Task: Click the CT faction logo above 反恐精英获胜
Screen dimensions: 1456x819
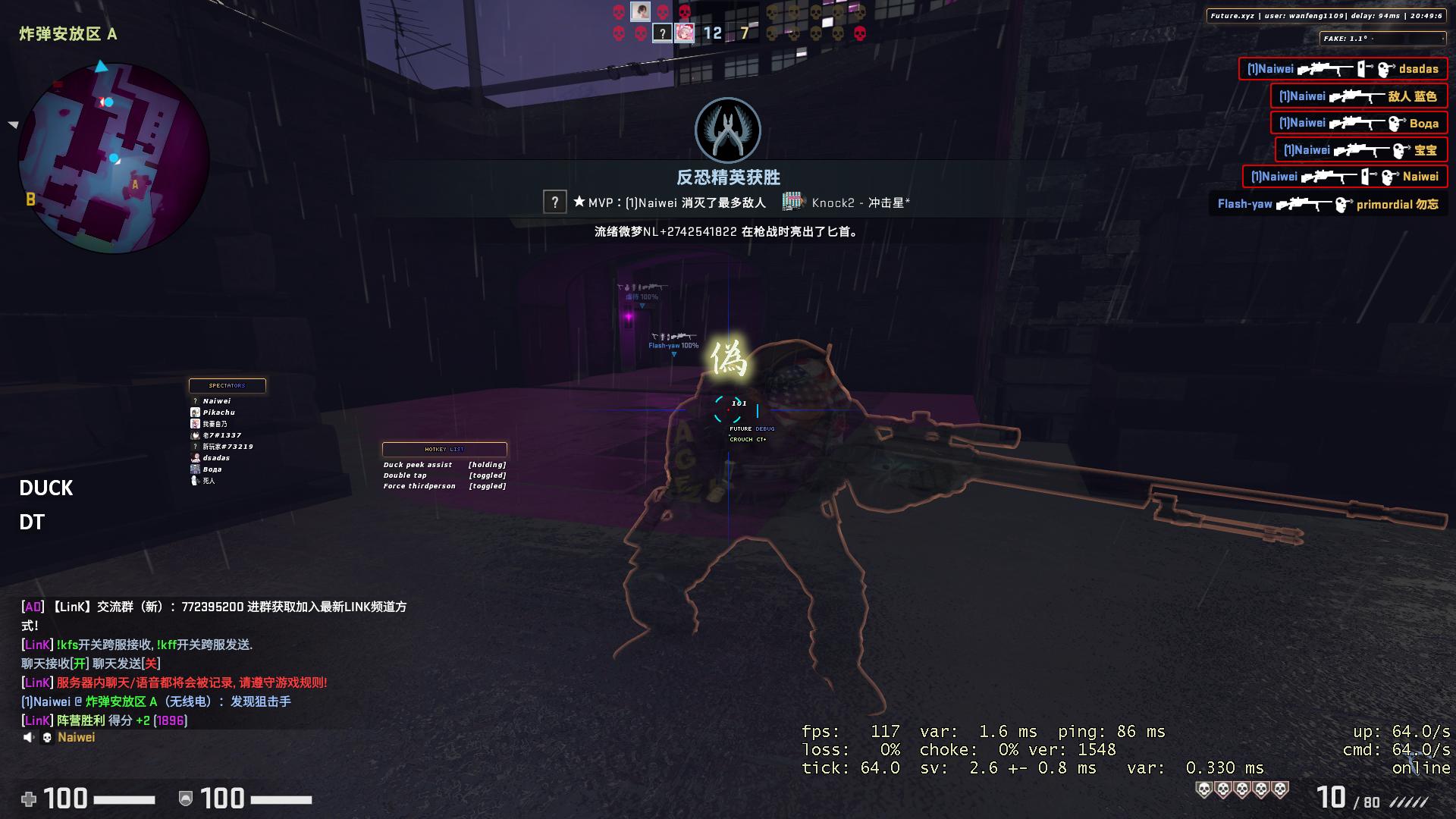Action: 726,130
